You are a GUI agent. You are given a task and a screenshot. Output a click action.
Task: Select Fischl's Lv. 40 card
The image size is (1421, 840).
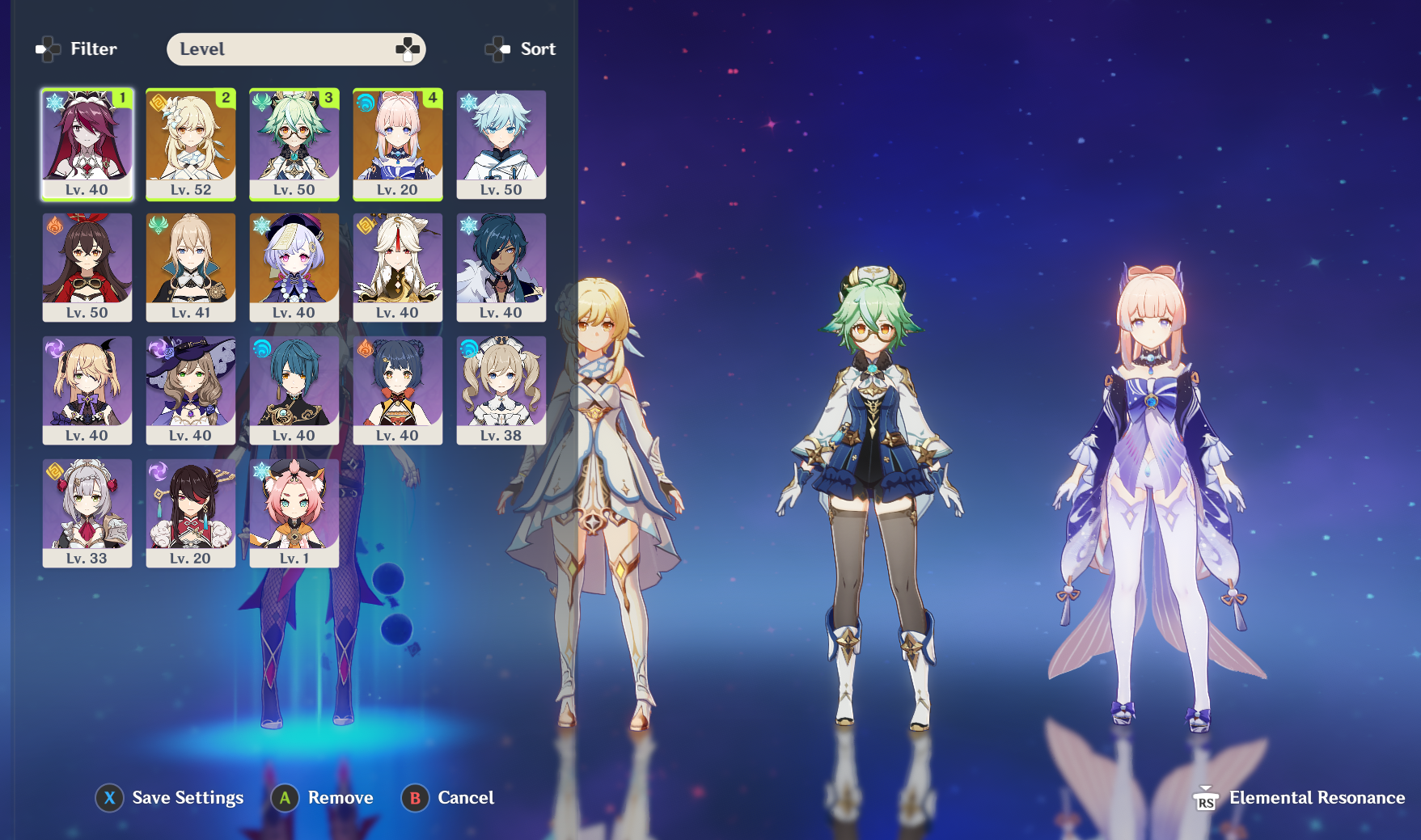[87, 390]
